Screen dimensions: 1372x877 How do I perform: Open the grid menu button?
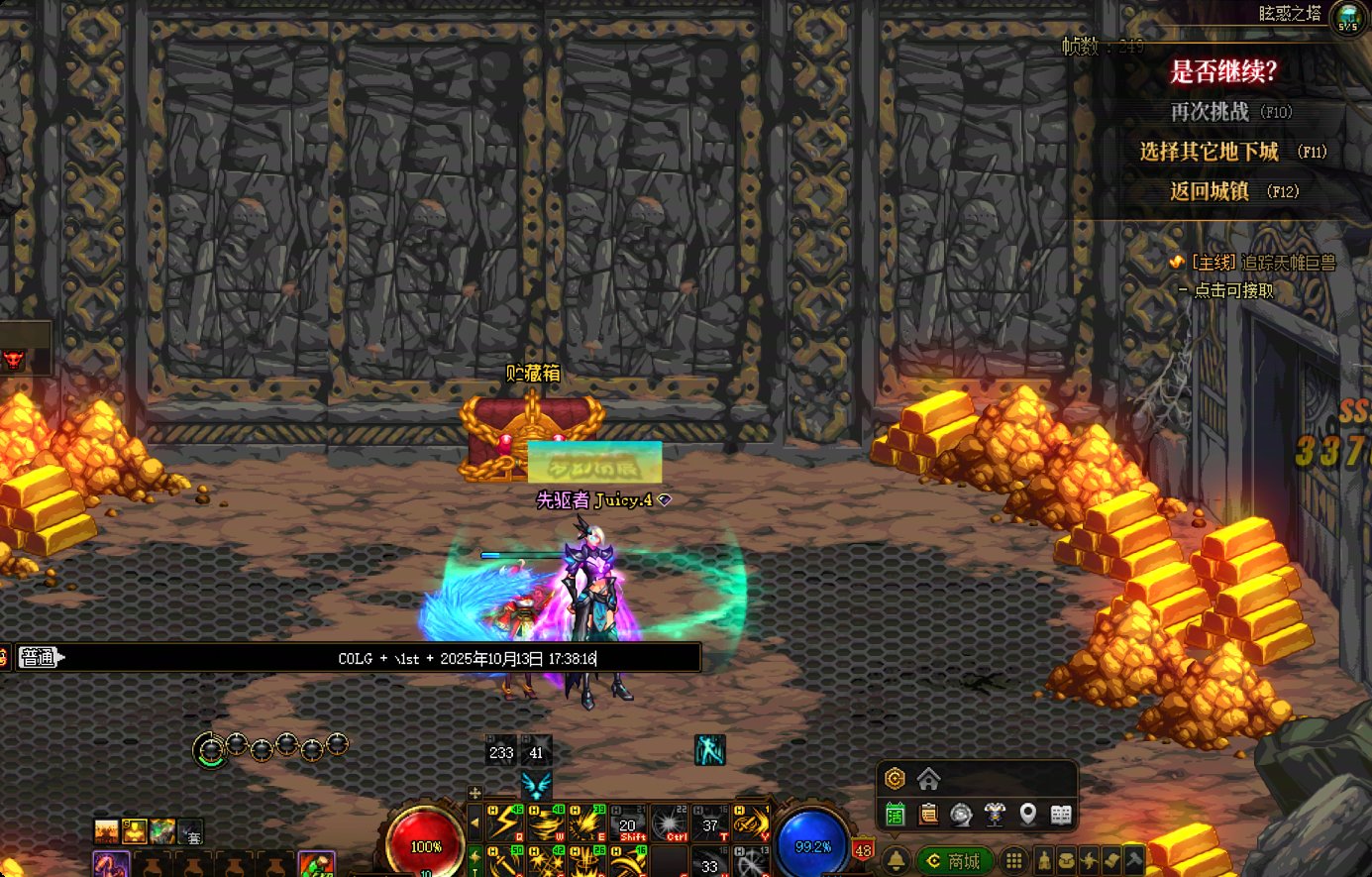1013,860
